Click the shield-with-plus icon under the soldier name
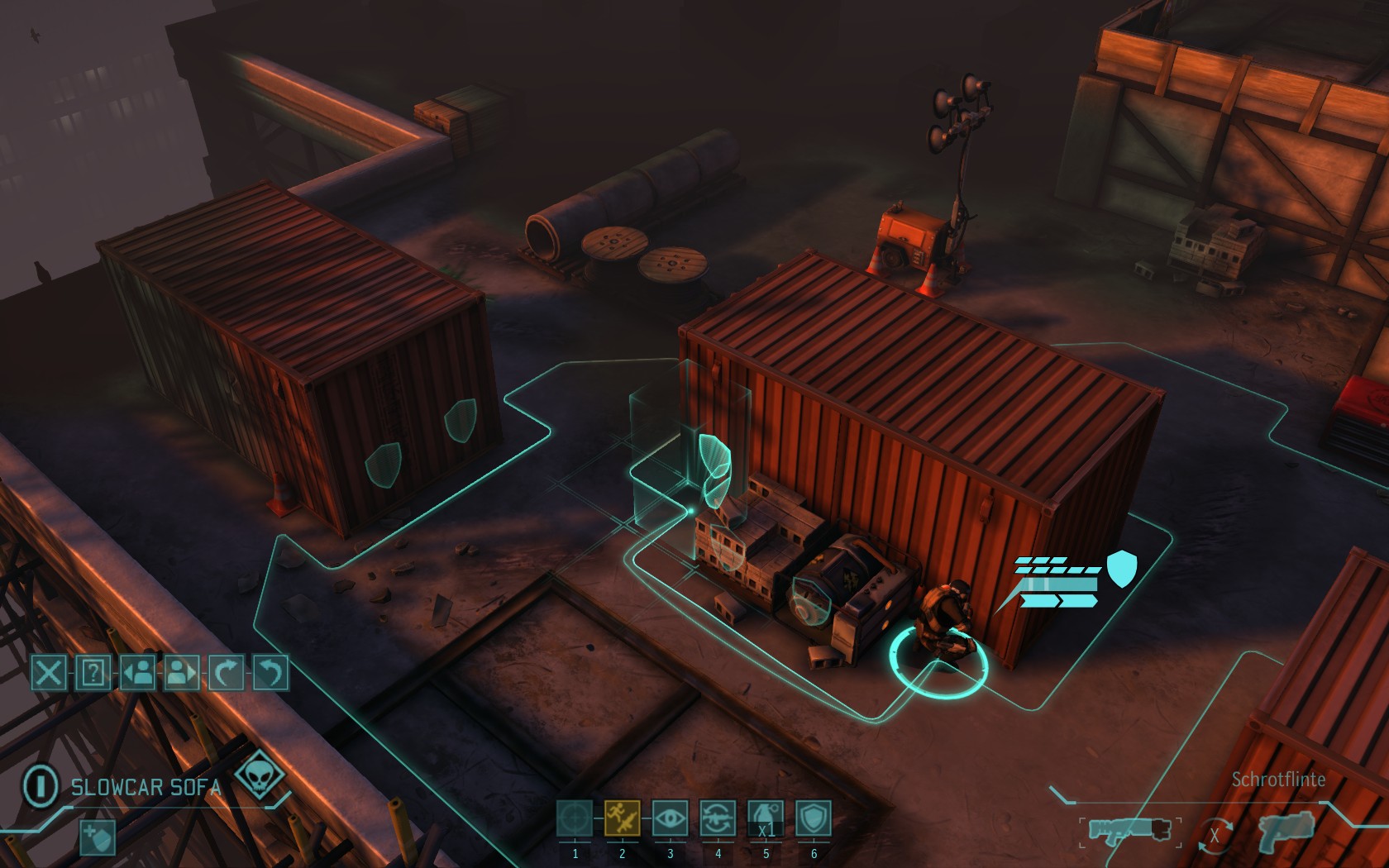The image size is (1389, 868). (97, 837)
